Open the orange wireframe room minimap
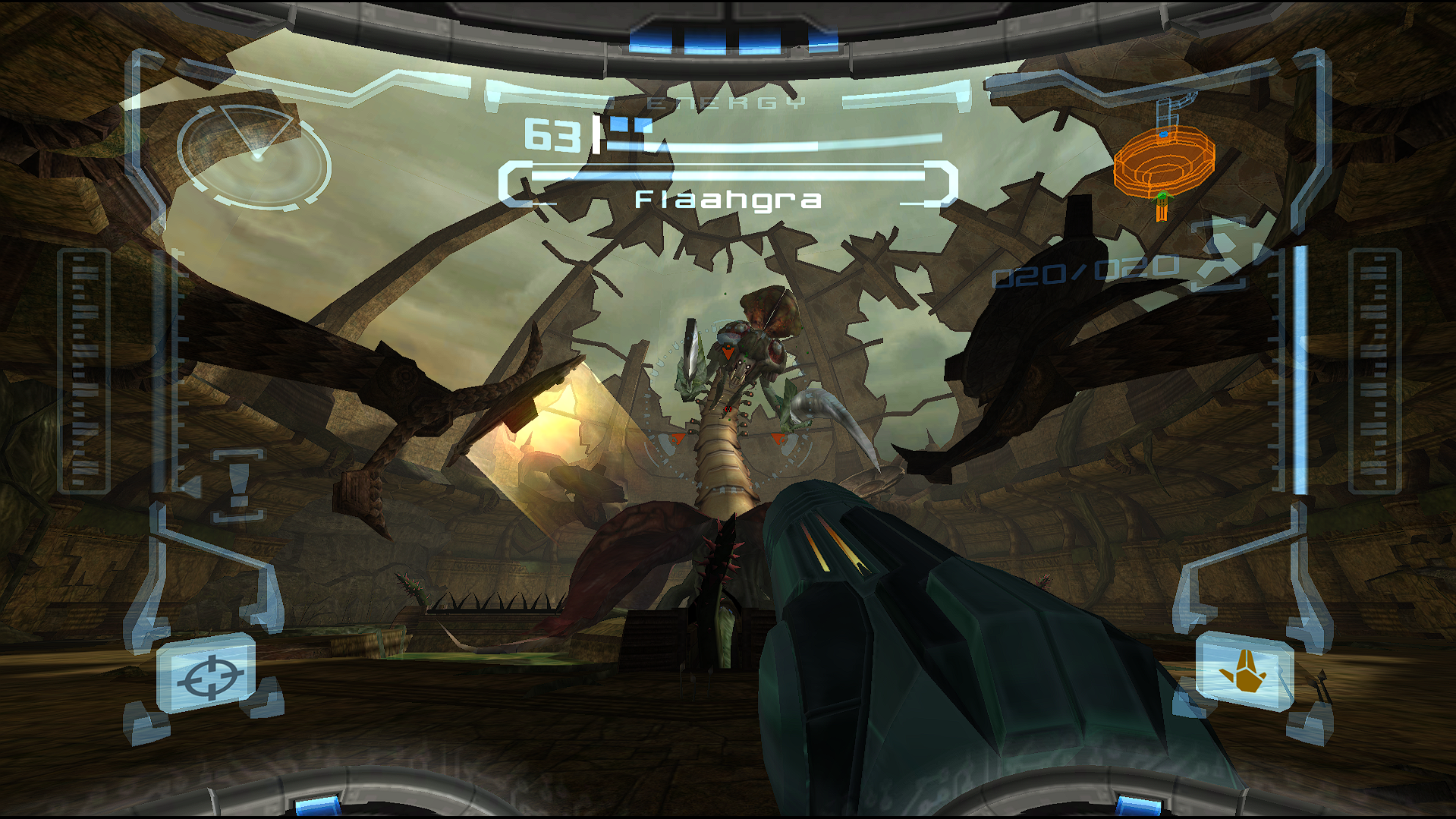This screenshot has width=1456, height=819. tap(1163, 161)
